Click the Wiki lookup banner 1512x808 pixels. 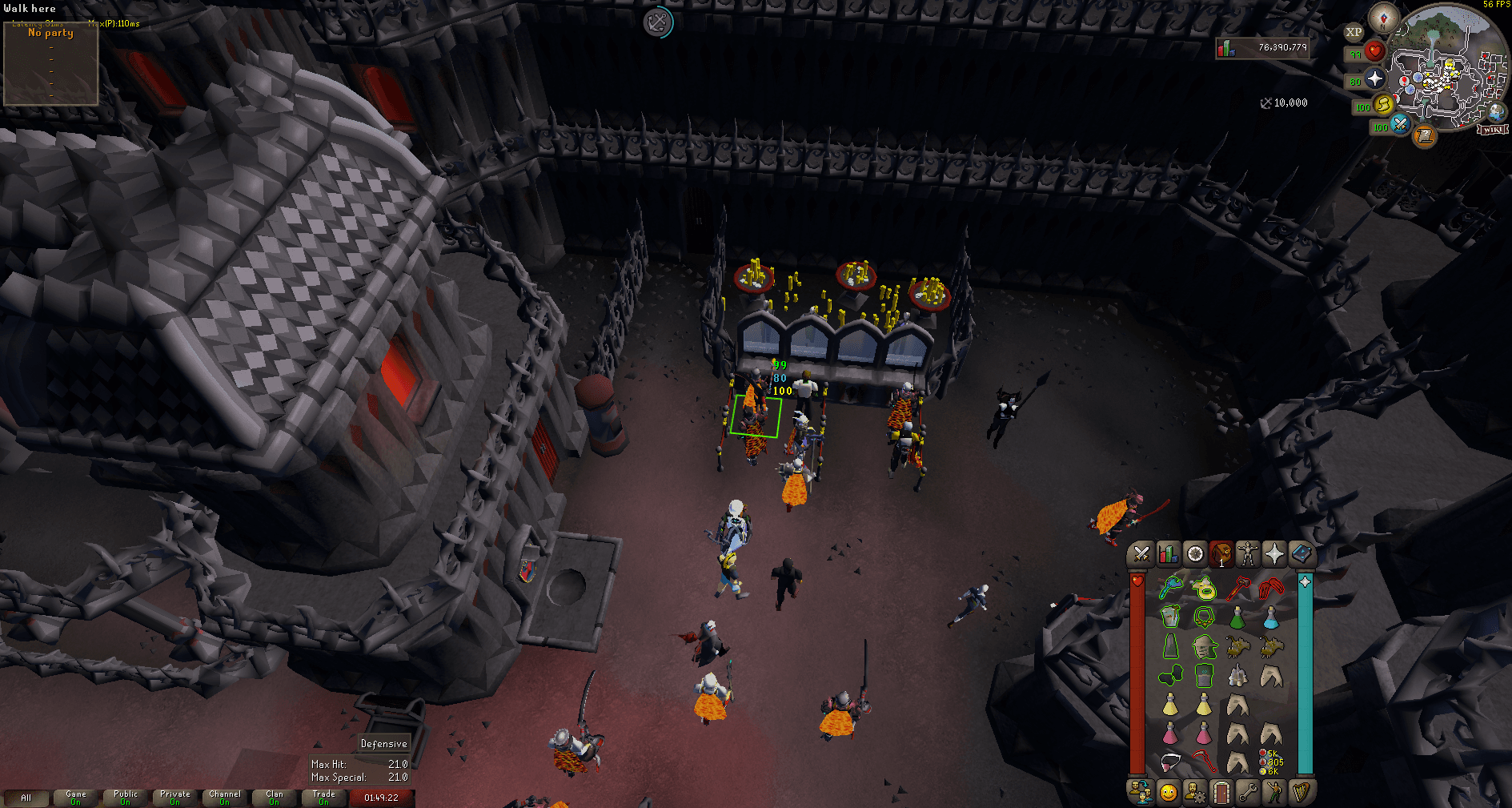(x=1492, y=130)
